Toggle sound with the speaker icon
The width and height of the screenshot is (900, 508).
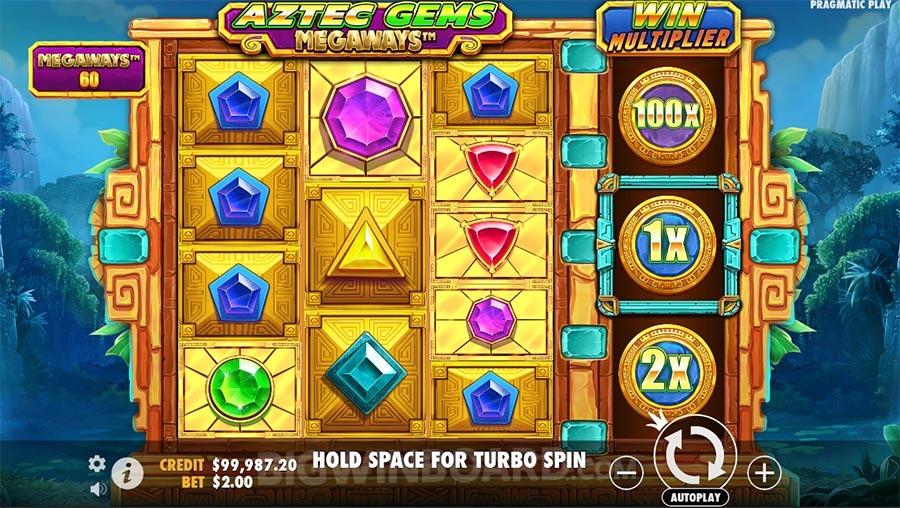coord(97,489)
